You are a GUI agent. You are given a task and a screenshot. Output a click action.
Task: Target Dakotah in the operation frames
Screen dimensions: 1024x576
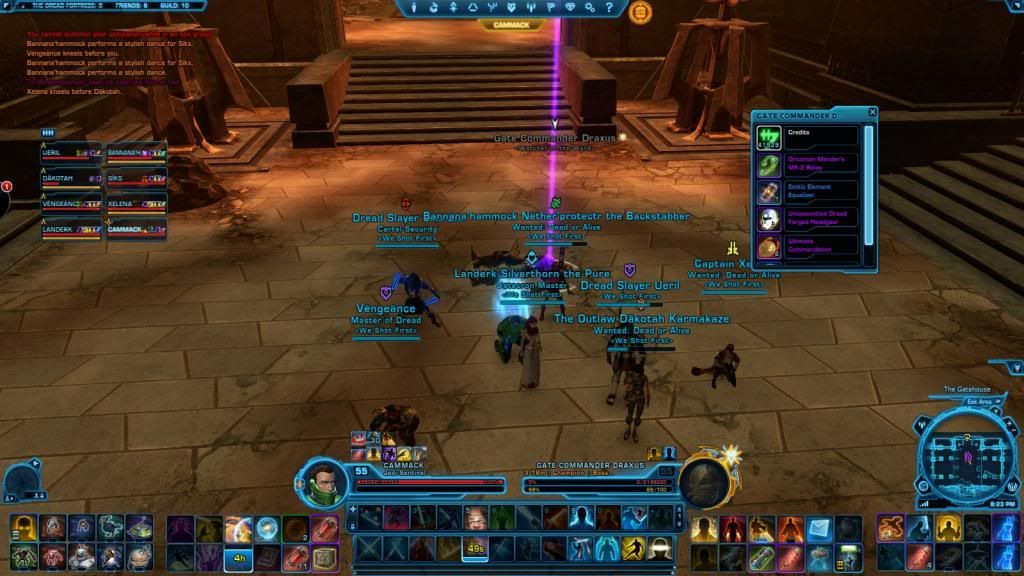(71, 178)
